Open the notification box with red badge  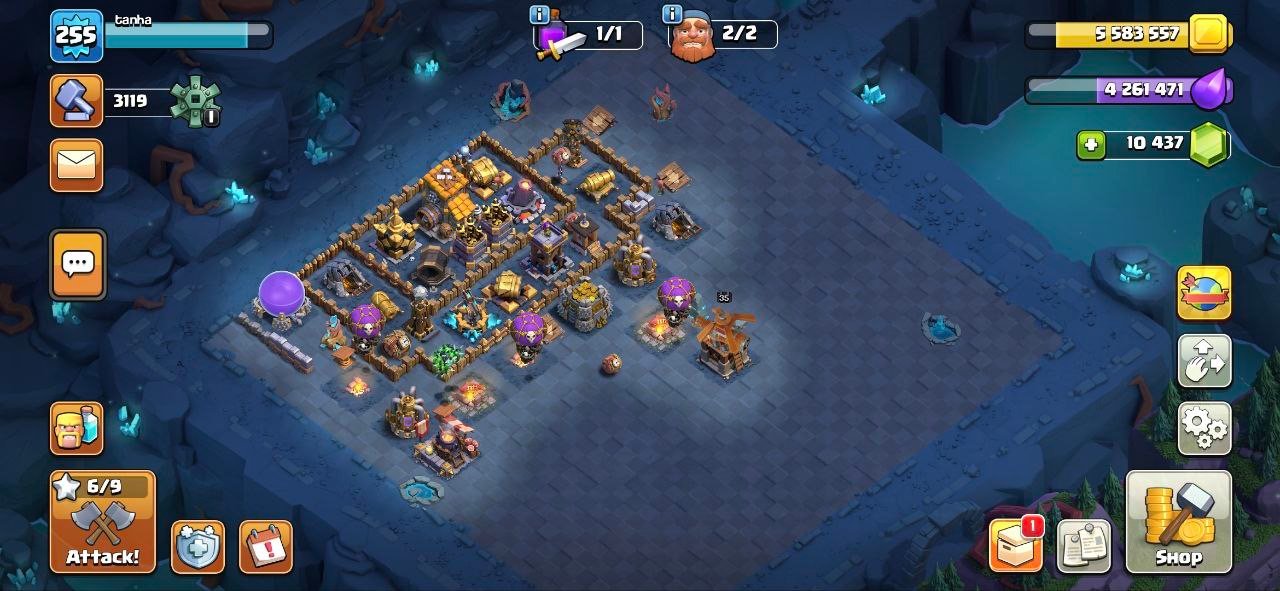point(1015,546)
